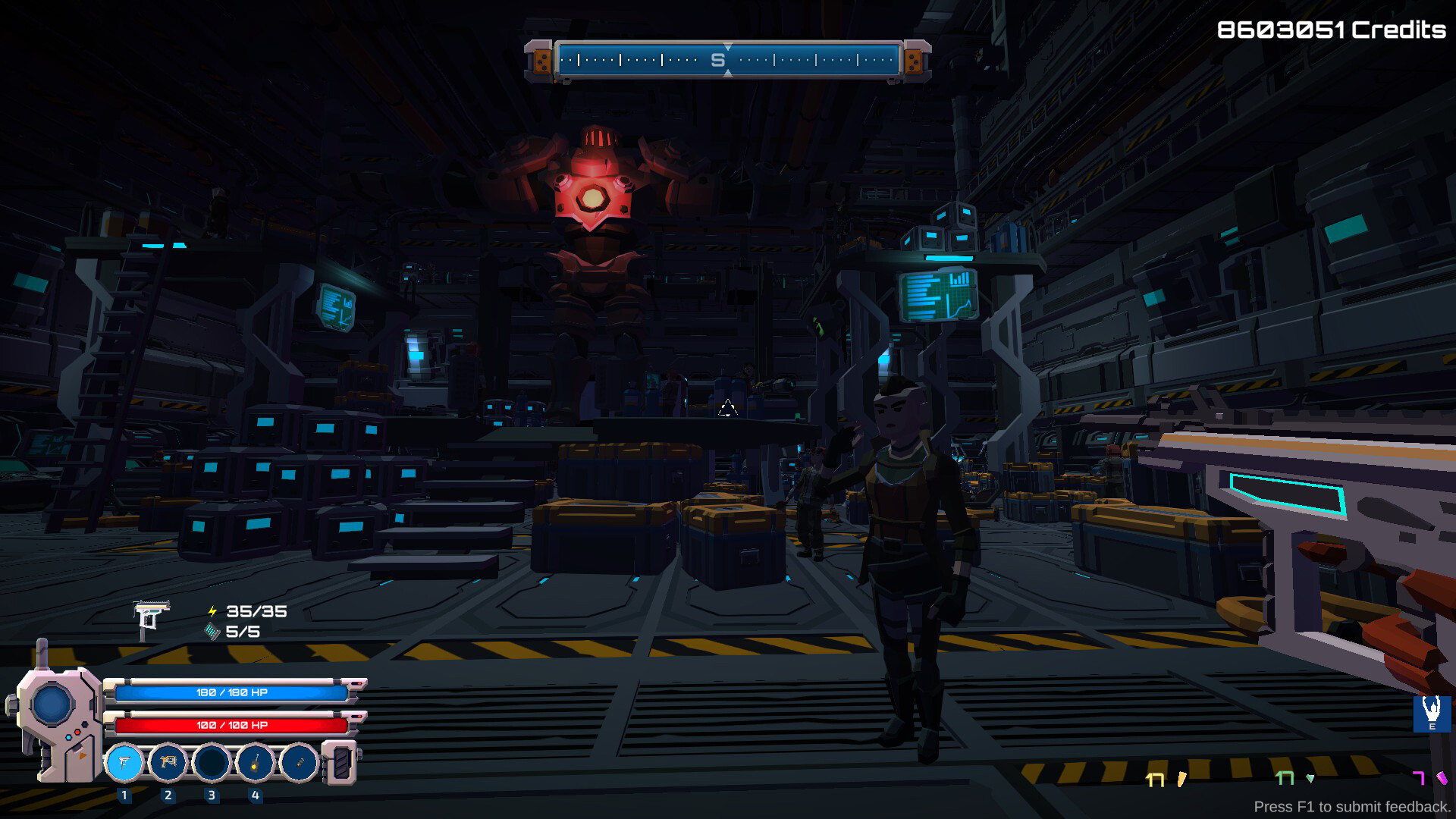Screen dimensions: 1456x819
Task: Switch to the orange rifle in slot 2
Action: point(168,762)
